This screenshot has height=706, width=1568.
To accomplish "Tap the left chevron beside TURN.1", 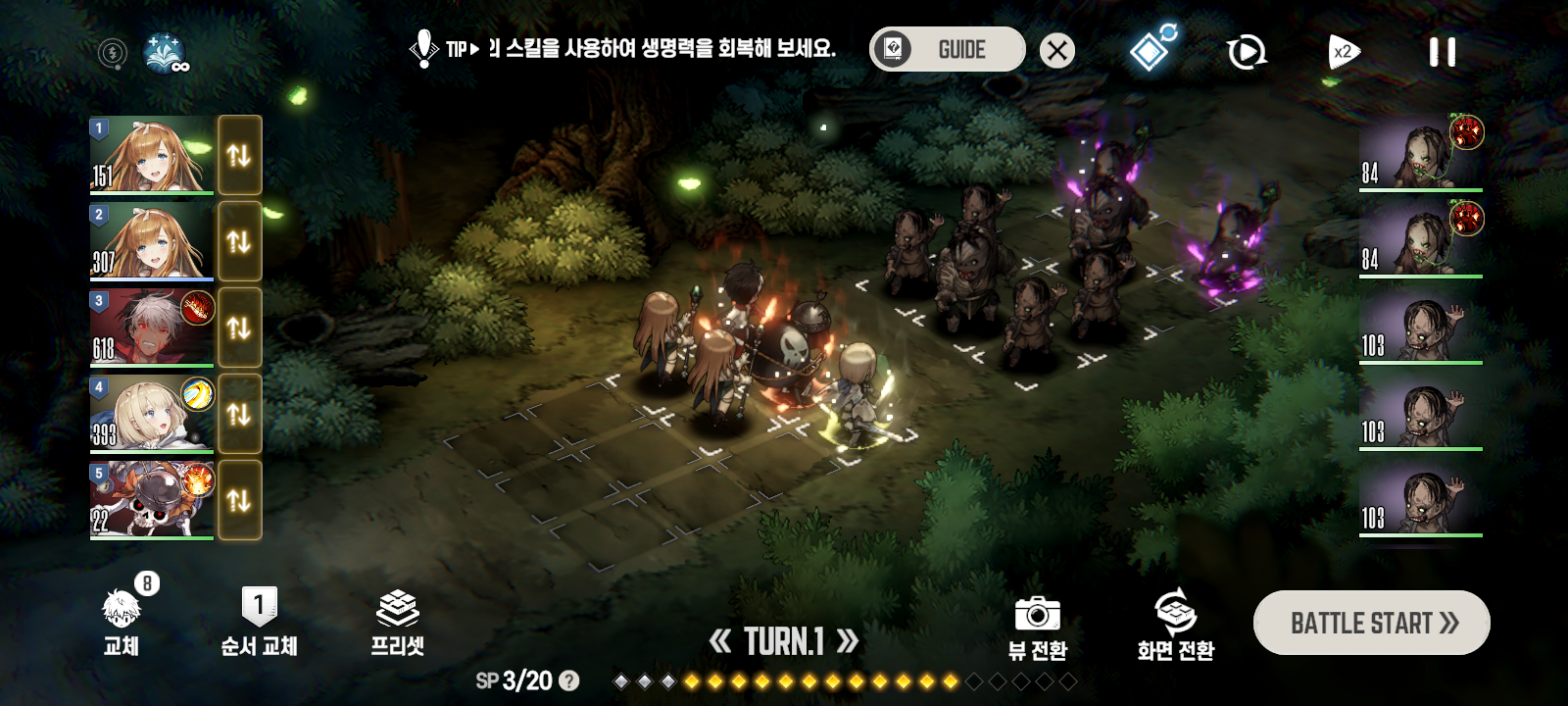I will click(722, 642).
